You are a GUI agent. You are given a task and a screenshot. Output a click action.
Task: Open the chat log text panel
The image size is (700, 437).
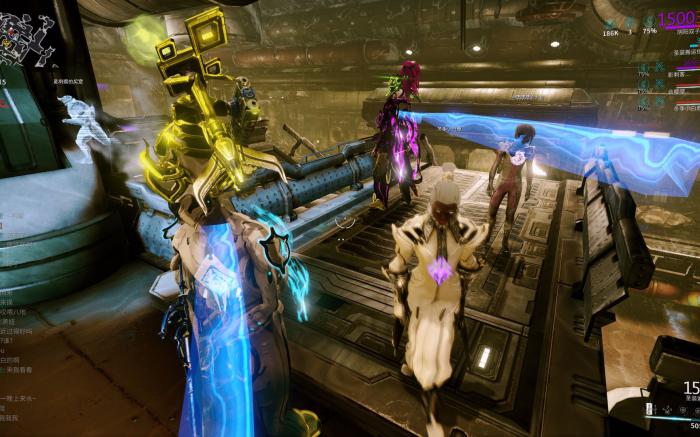(20, 330)
